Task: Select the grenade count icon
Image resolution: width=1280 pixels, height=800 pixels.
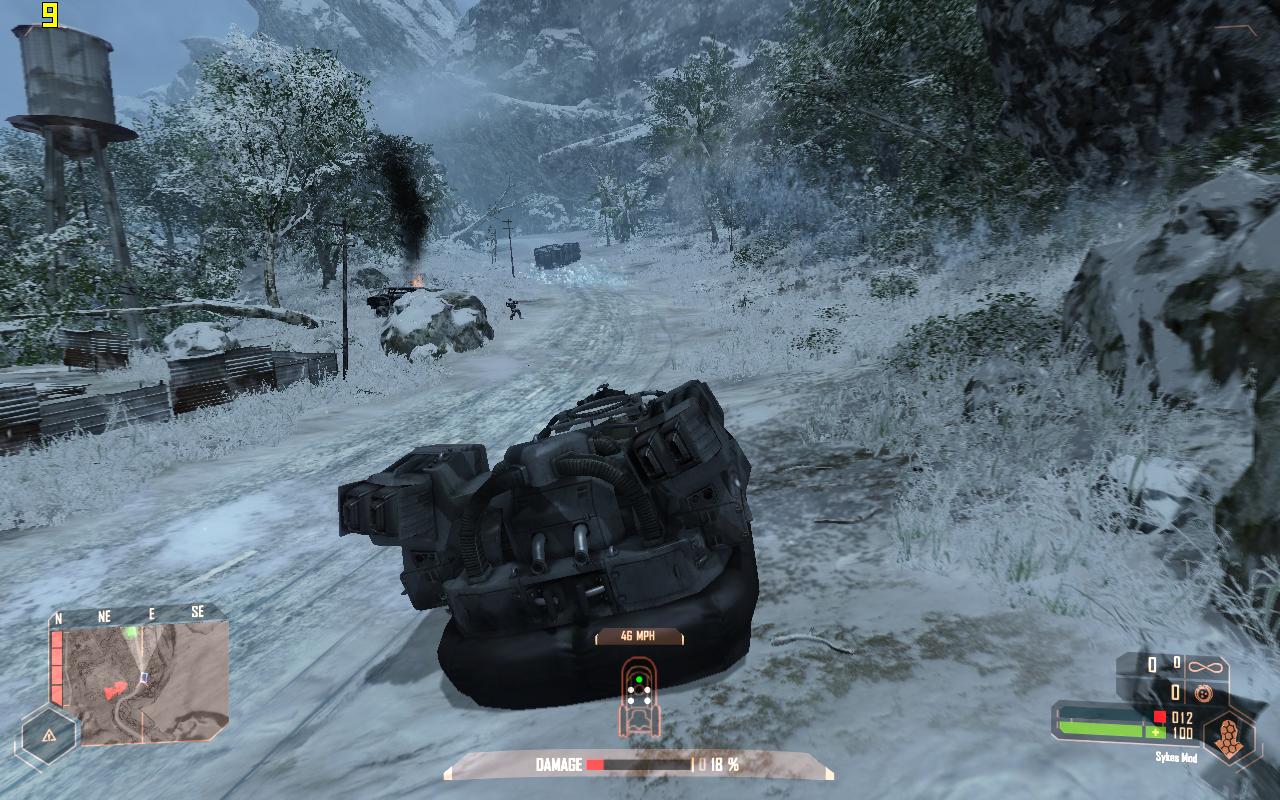Action: (x=1203, y=691)
